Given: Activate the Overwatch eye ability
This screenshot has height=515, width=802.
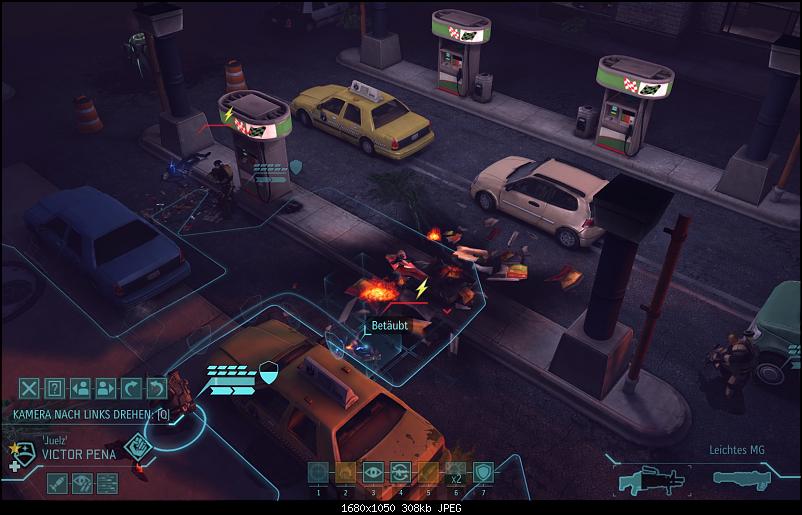Looking at the screenshot, I should coord(373,473).
